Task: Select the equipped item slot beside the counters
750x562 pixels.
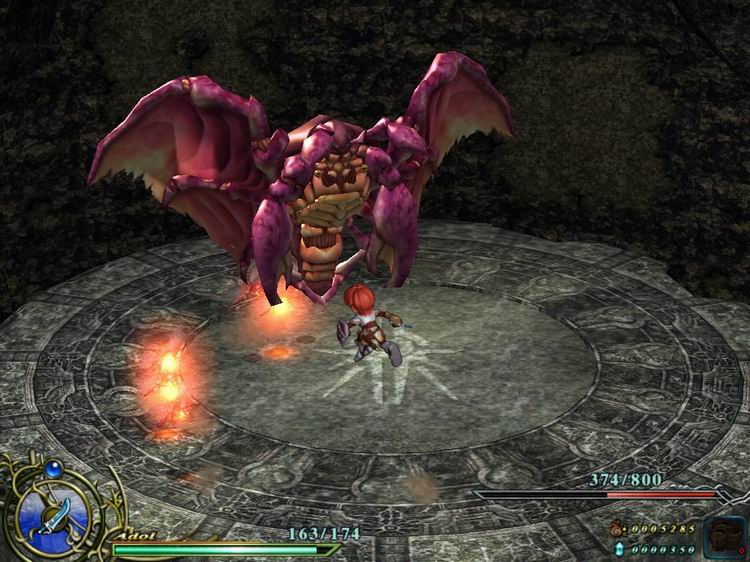Action: tap(723, 536)
